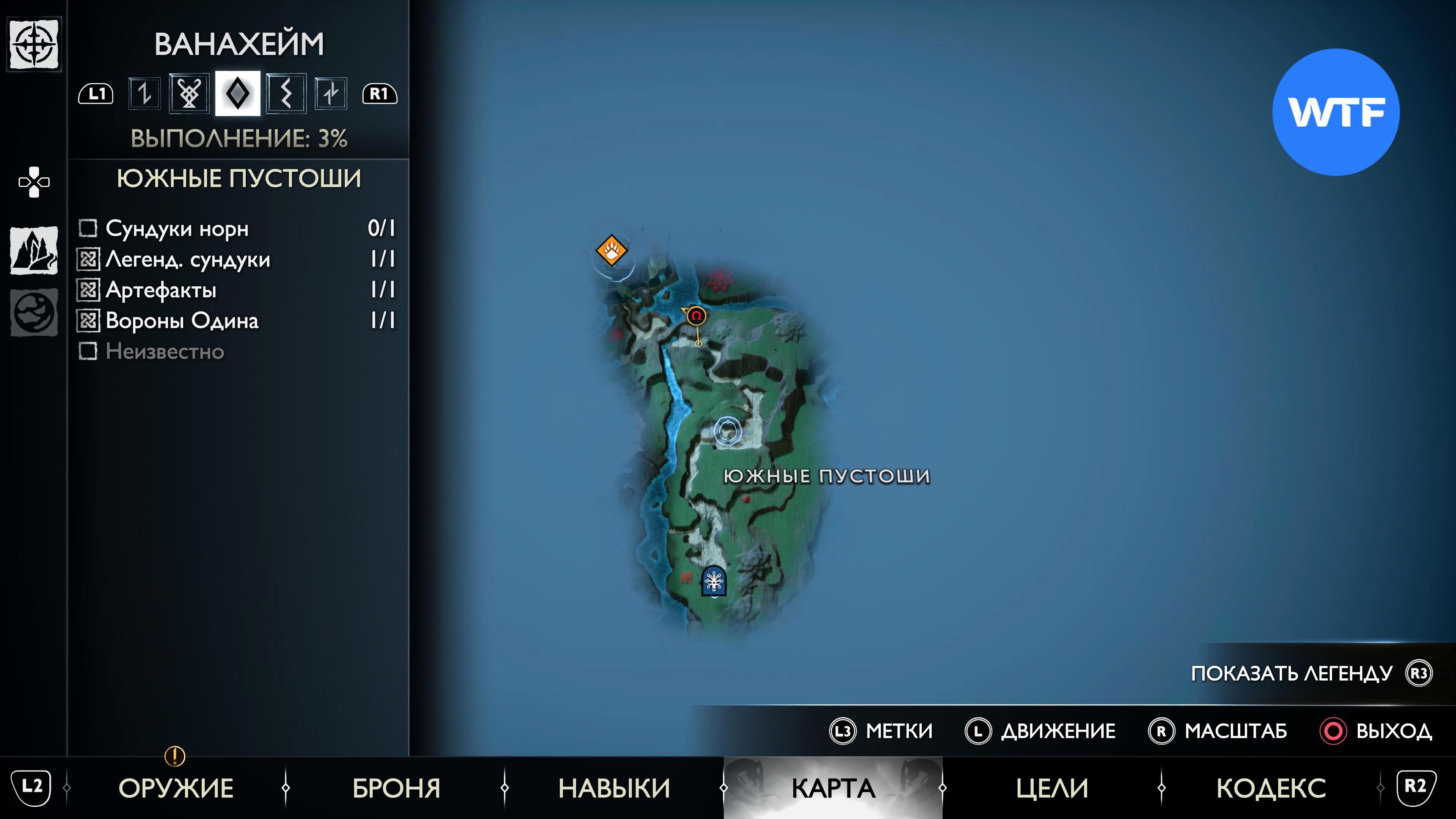Select the Вороны Одина row
Screen dimensions: 1456x819
click(x=237, y=320)
